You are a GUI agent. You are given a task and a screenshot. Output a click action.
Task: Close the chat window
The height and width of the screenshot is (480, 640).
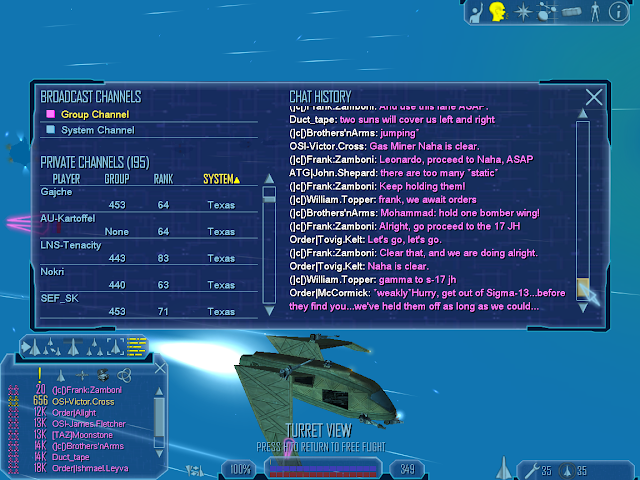(594, 97)
